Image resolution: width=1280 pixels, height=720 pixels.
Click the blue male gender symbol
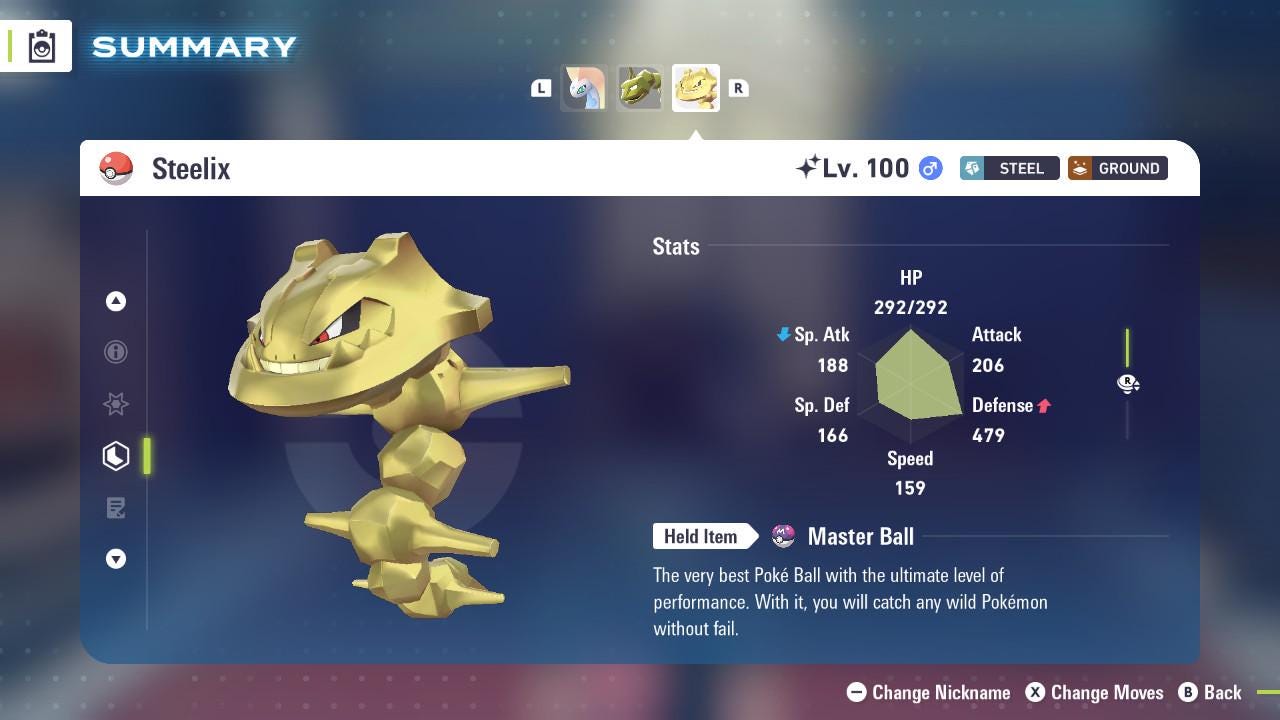pos(928,168)
